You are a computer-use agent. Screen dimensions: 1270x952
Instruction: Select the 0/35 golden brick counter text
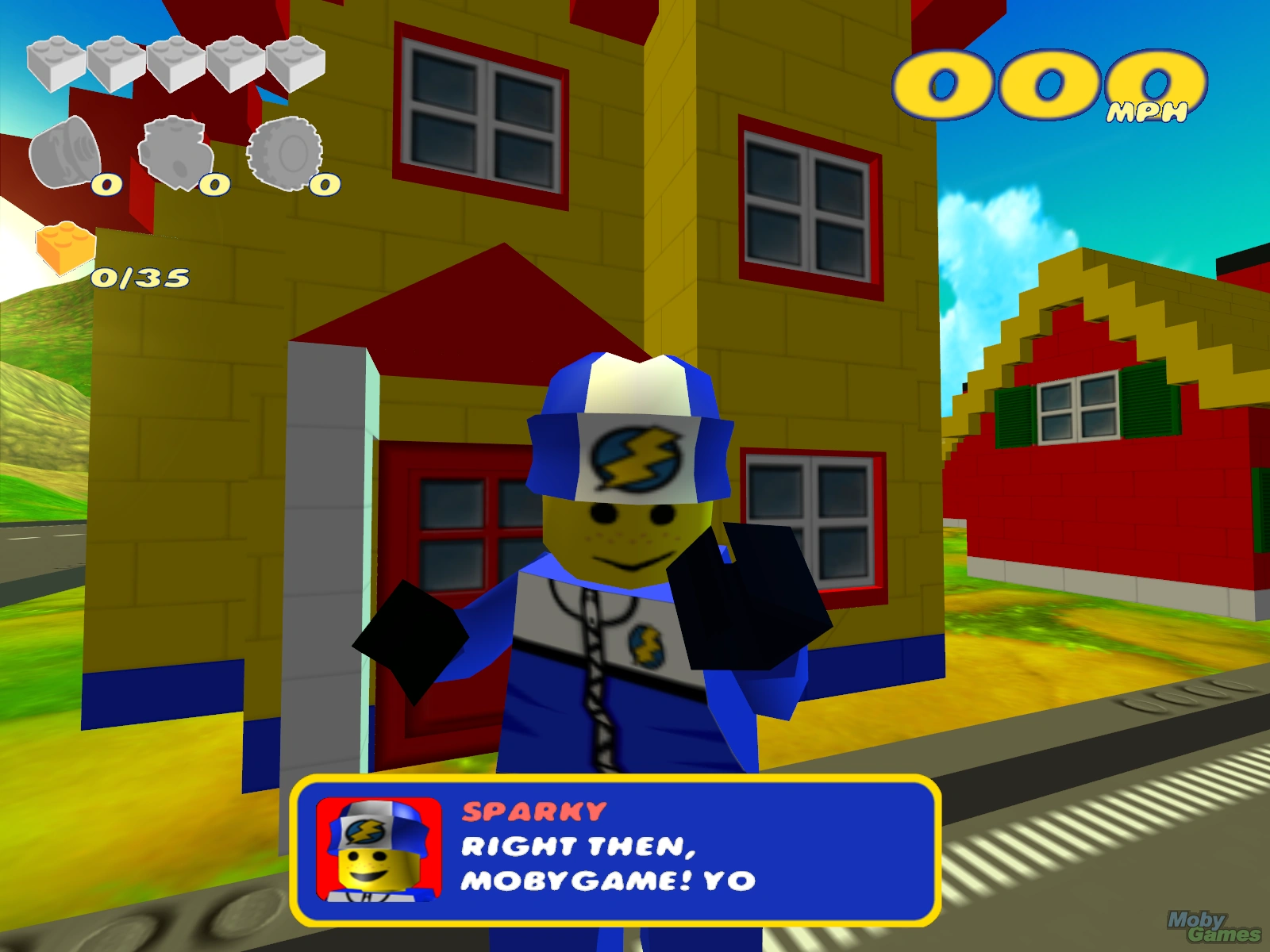point(141,278)
